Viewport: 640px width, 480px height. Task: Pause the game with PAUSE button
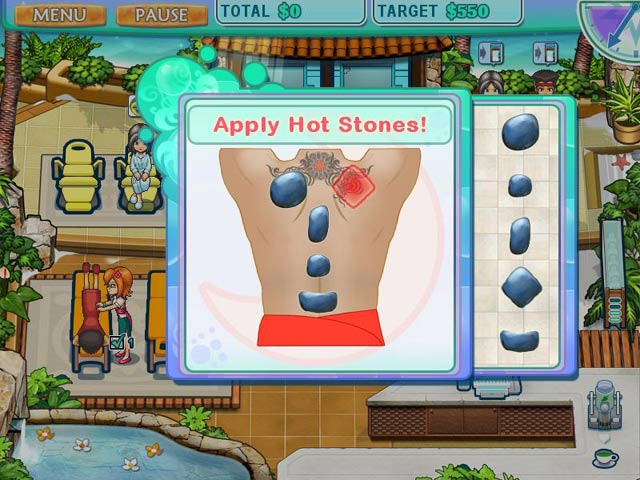coord(161,15)
